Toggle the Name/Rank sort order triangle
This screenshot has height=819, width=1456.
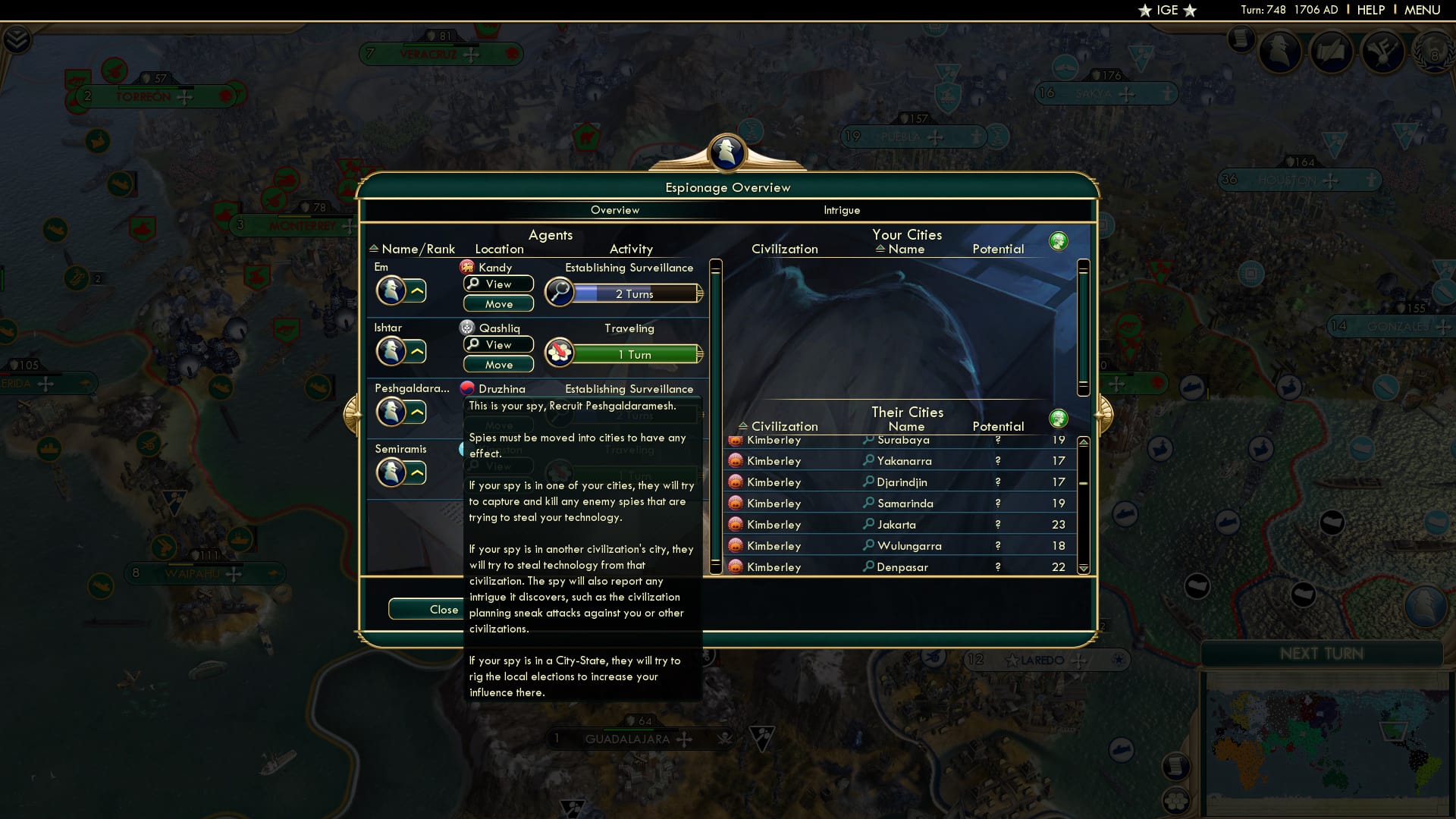(x=374, y=249)
